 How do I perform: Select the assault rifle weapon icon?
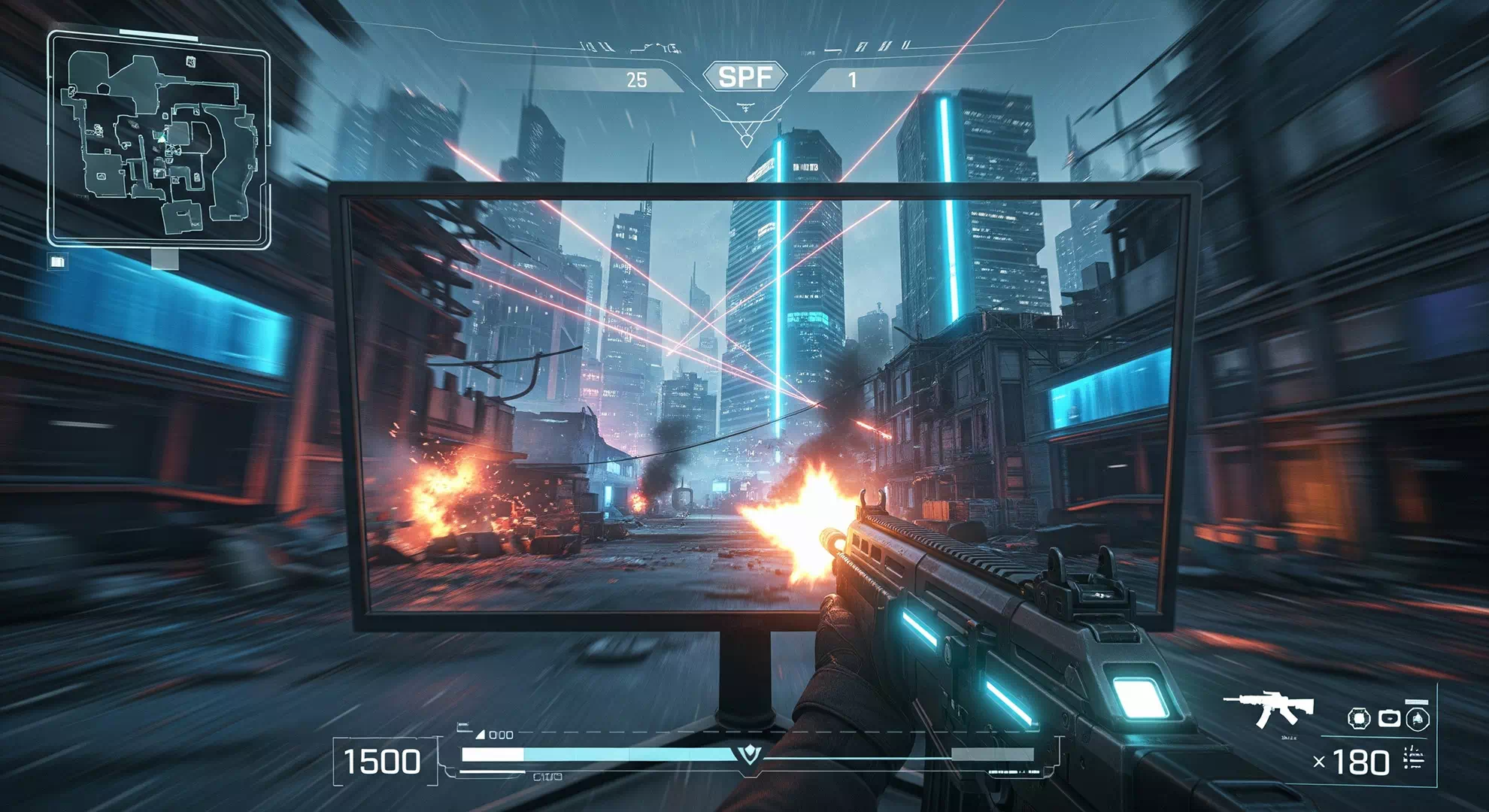(x=1269, y=709)
